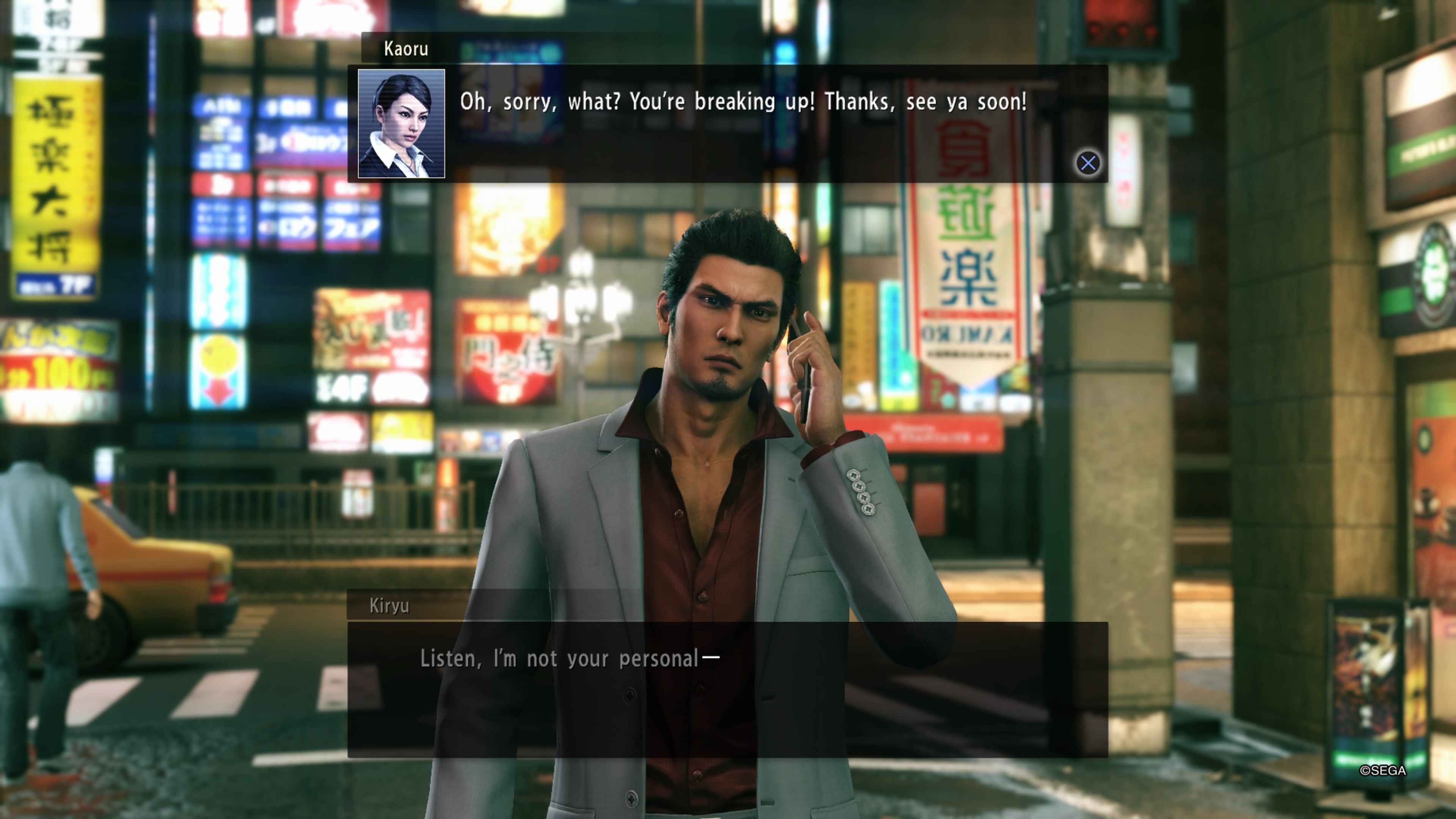Advance Kiryu's dialogue text box
Viewport: 1456px width, 819px height.
click(x=727, y=689)
